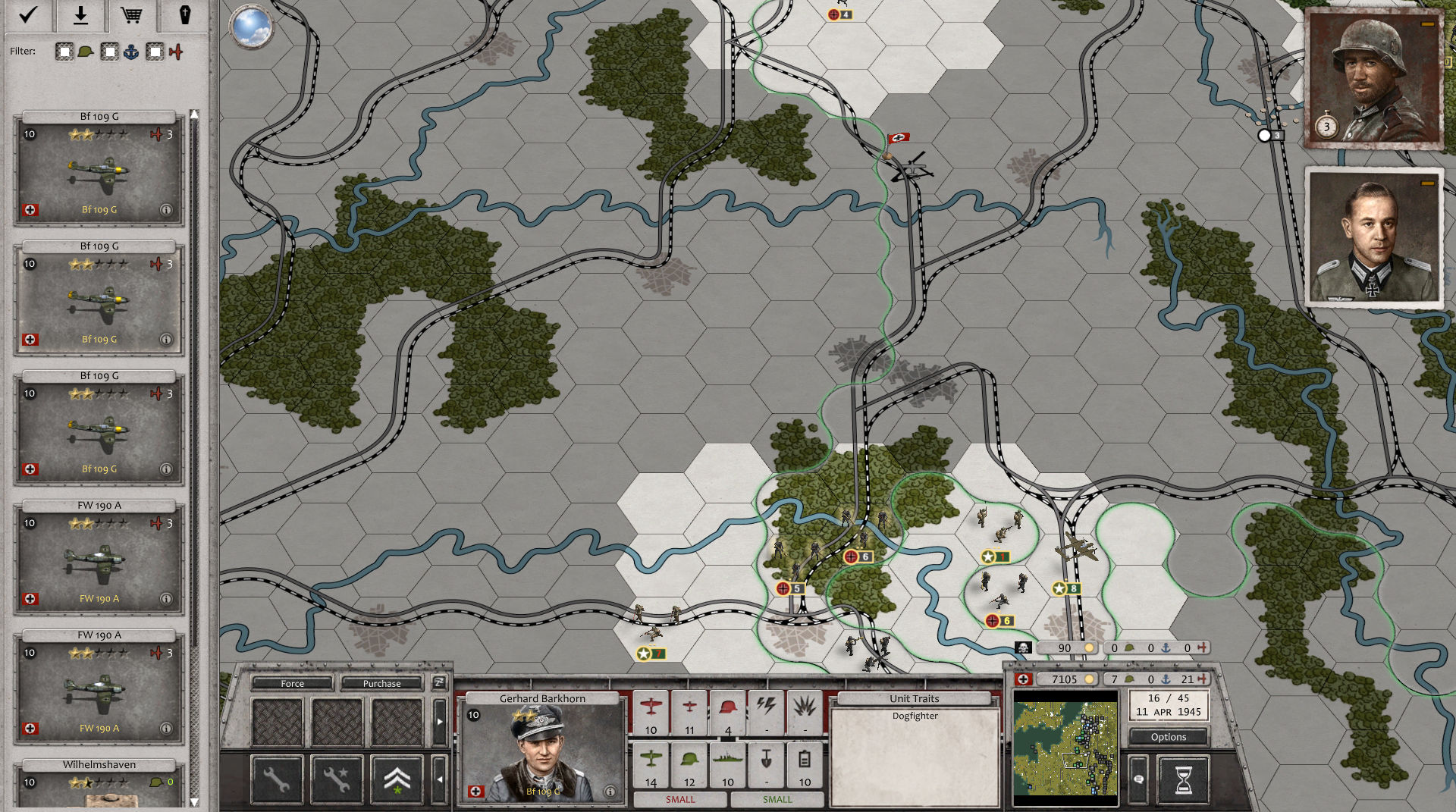Click the hourglass end-turn icon
The width and height of the screenshot is (1456, 812).
(x=1184, y=781)
